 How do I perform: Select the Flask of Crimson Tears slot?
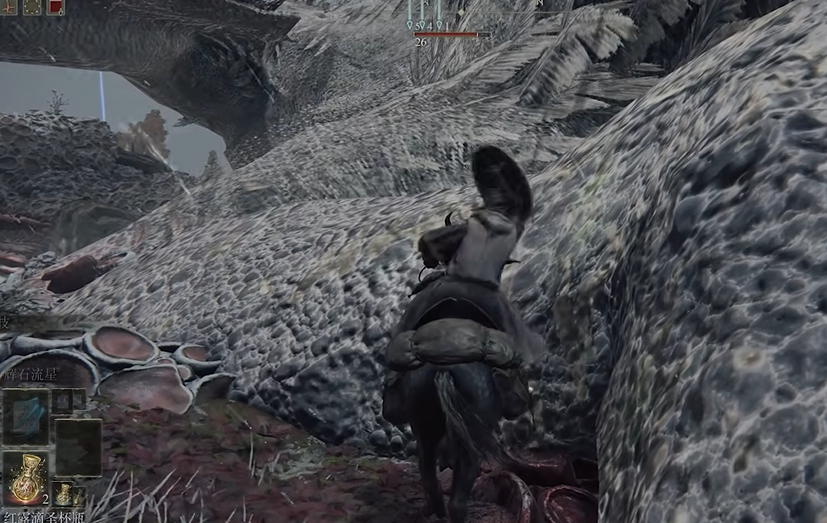(25, 478)
